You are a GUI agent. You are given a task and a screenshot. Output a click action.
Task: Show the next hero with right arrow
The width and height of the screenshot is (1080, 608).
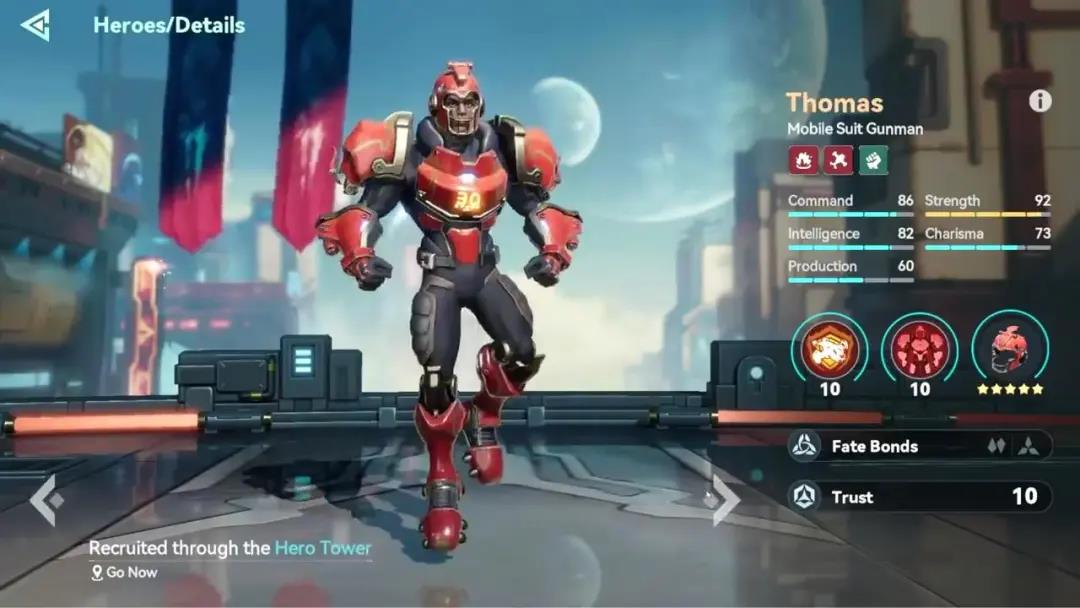tap(726, 500)
